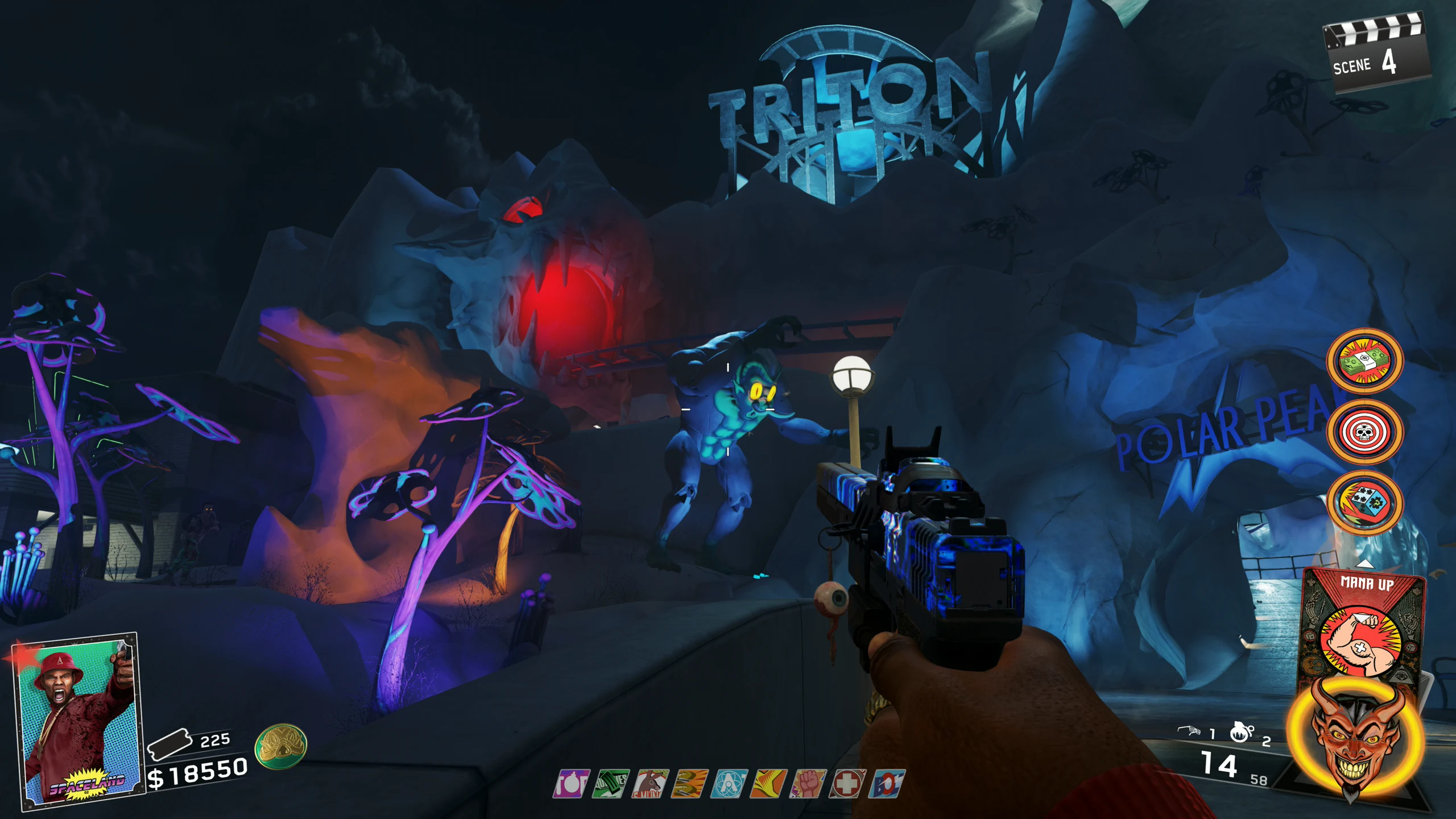This screenshot has width=1456, height=819.
Task: Choose the kangaroo perk icon
Action: pyautogui.click(x=650, y=784)
